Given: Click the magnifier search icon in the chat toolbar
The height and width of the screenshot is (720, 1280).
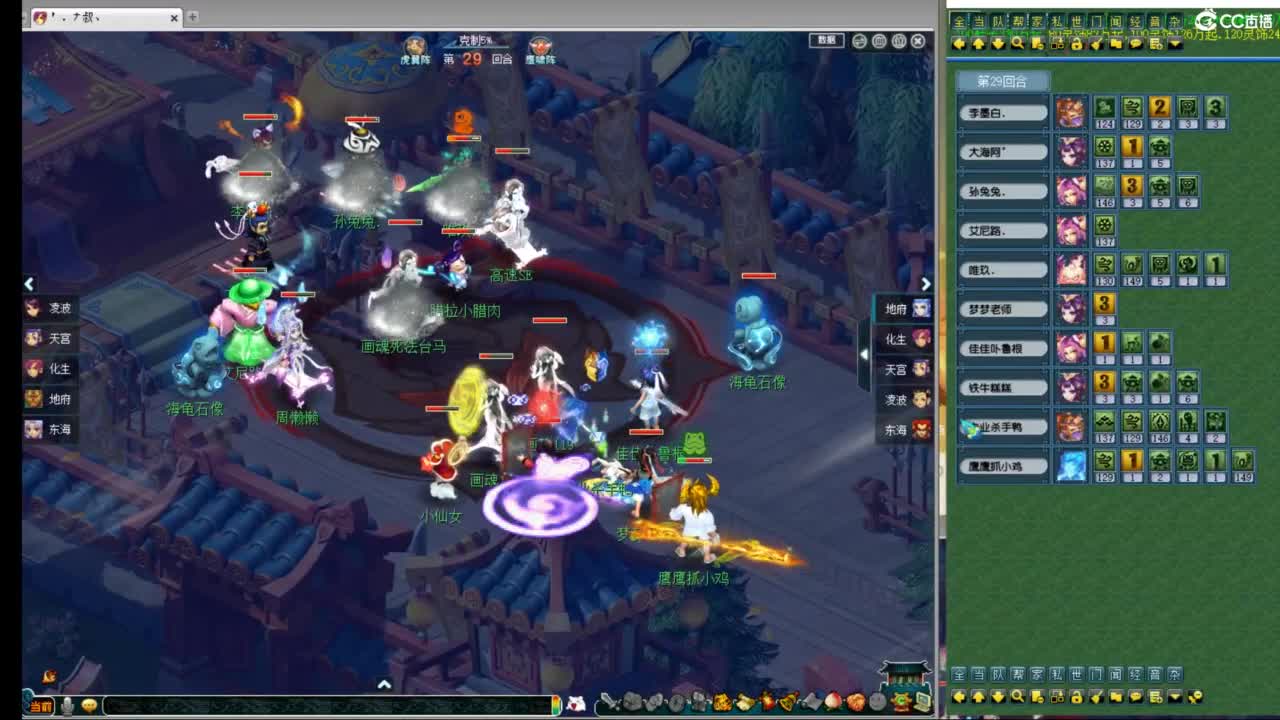Looking at the screenshot, I should point(1017,44).
